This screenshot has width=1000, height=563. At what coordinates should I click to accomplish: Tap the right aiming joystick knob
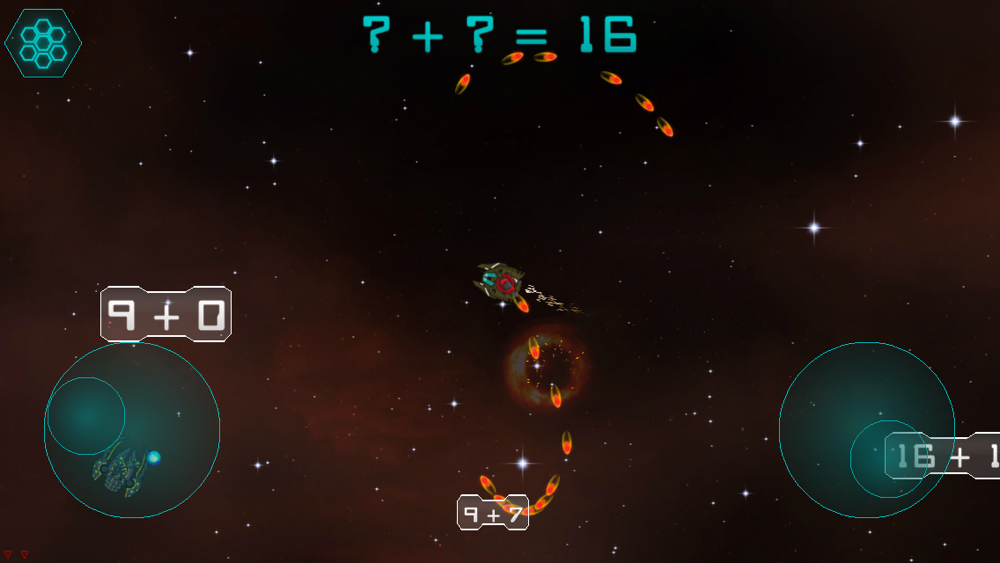click(888, 458)
